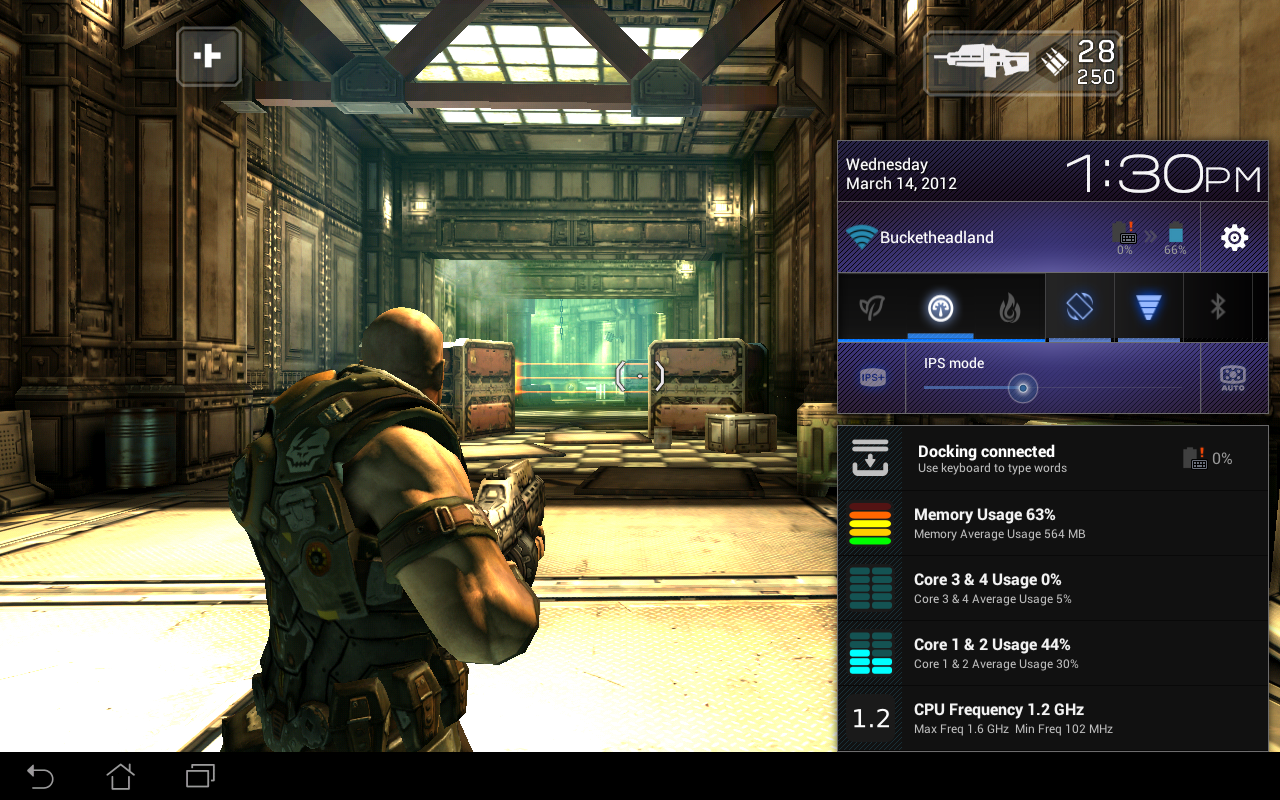
Task: Activate Performance mode flame icon
Action: 1009,307
